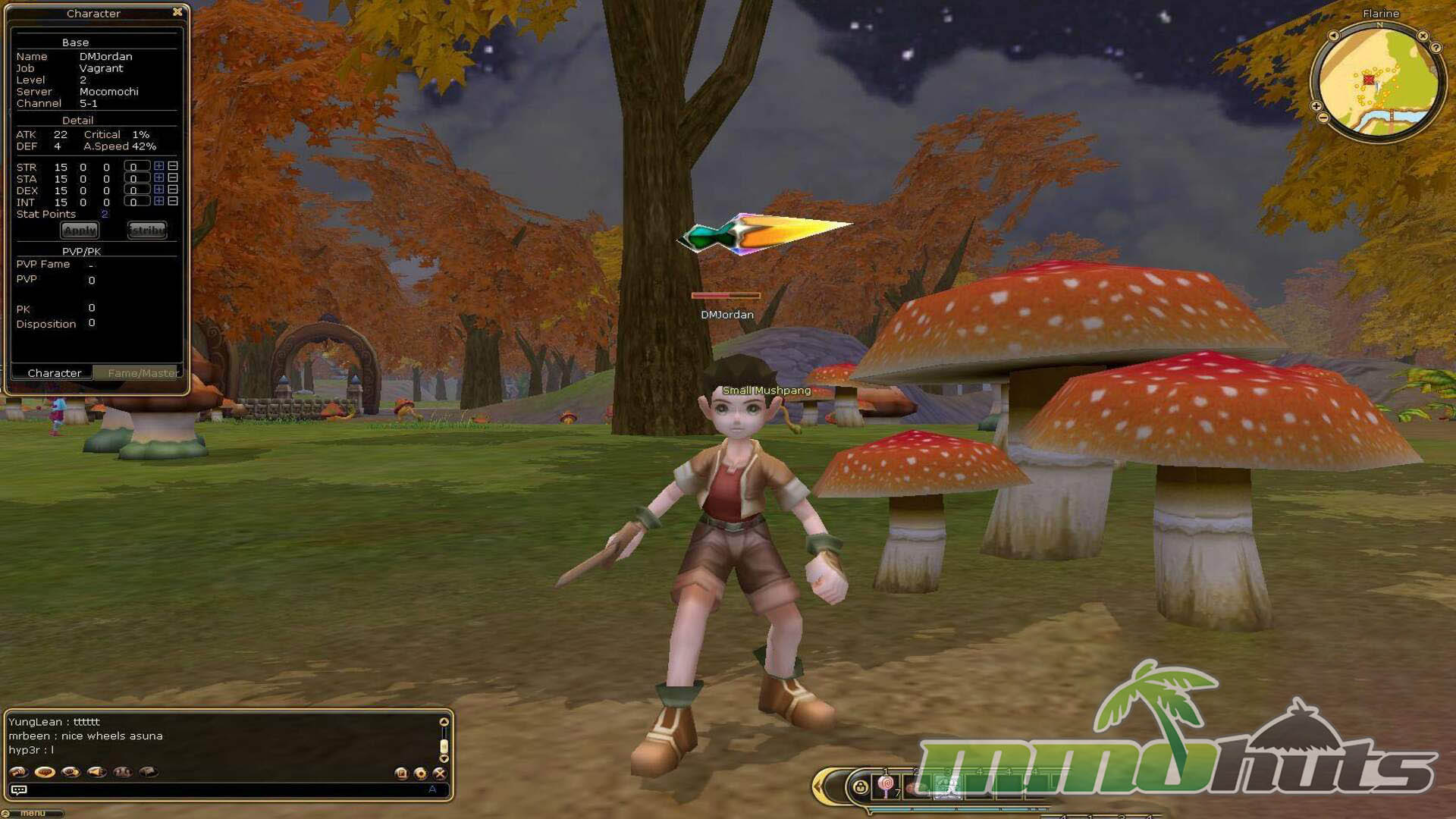Apply the allocated stat points

pos(80,230)
